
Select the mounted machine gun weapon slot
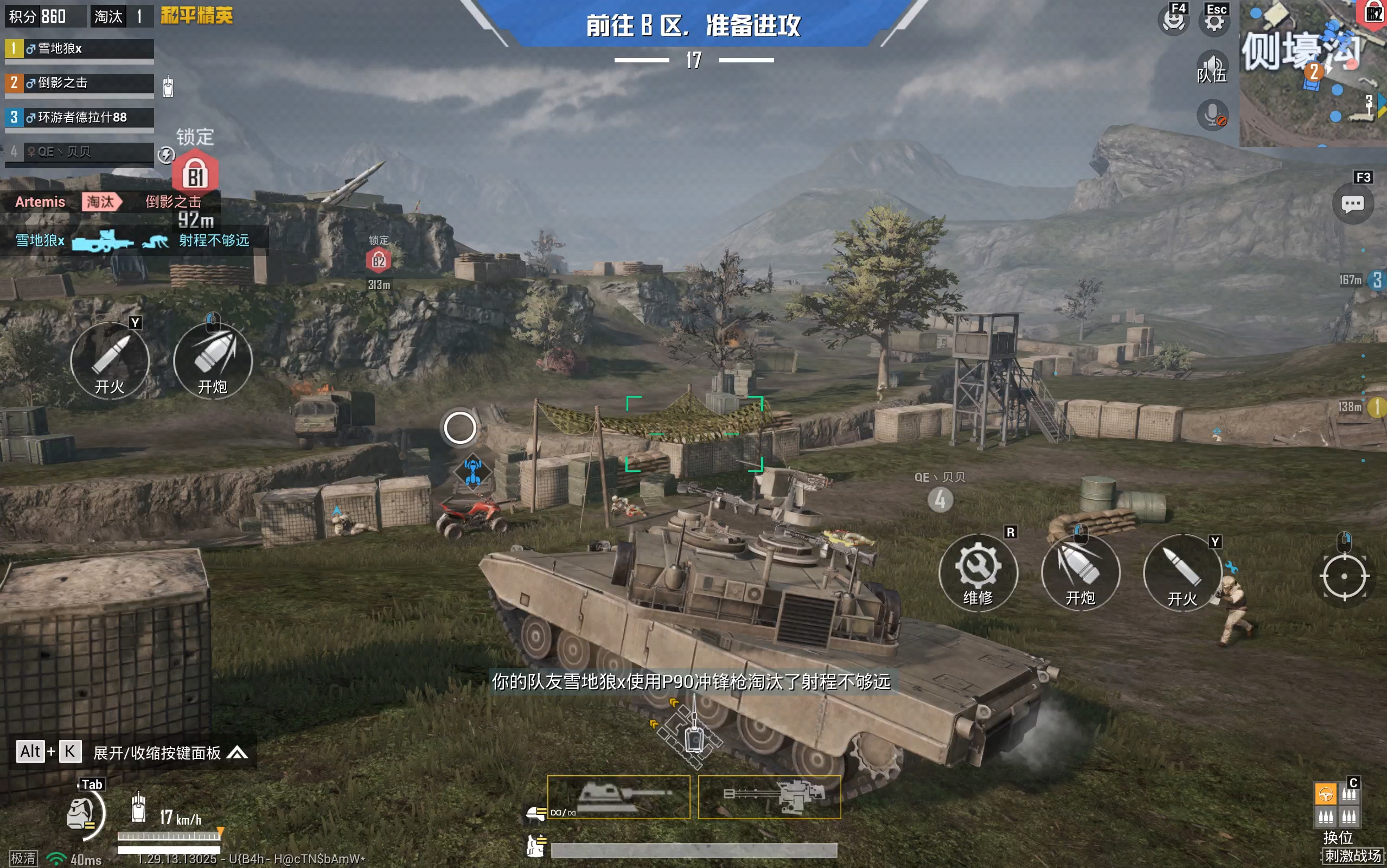tap(769, 797)
